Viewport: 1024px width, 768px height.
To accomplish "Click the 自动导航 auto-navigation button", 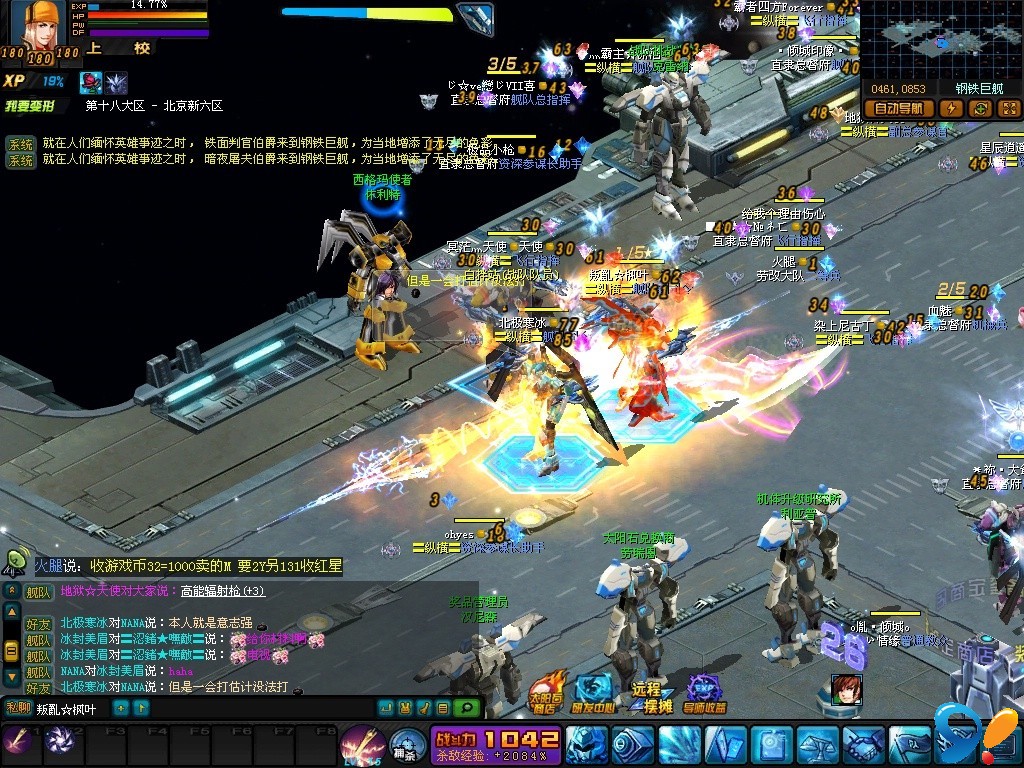I will [898, 109].
